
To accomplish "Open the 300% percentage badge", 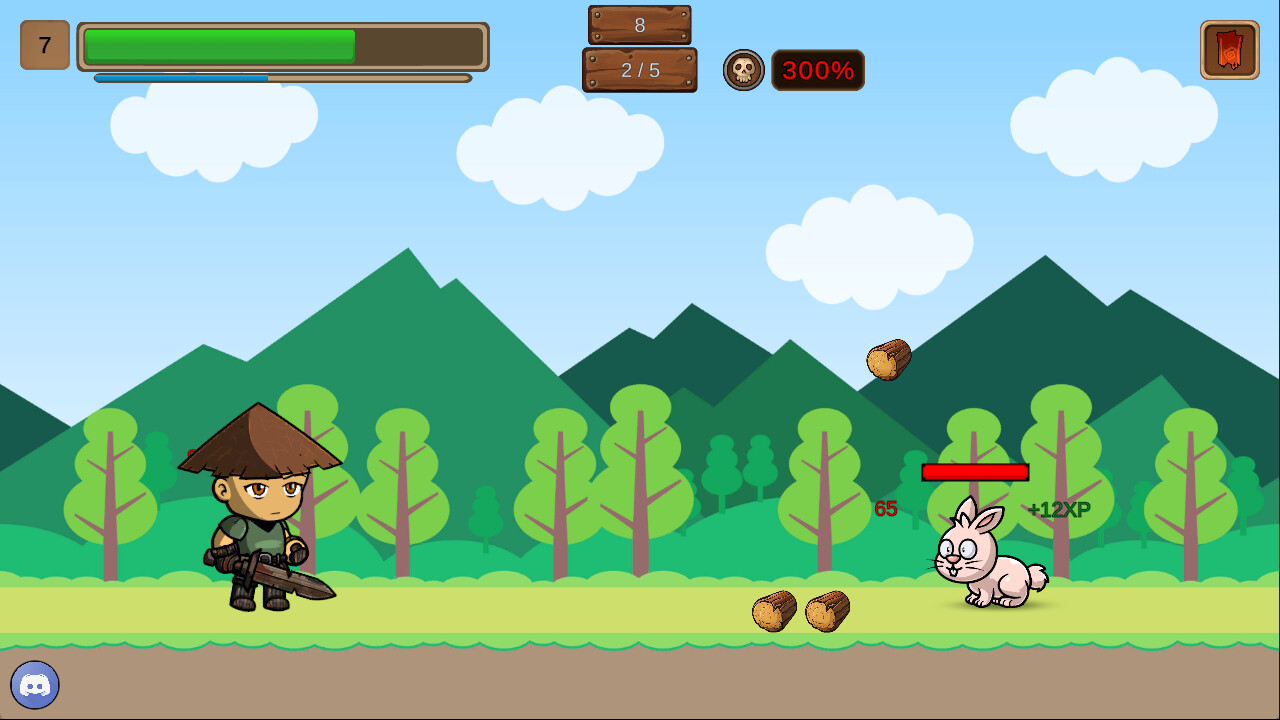I will click(818, 70).
